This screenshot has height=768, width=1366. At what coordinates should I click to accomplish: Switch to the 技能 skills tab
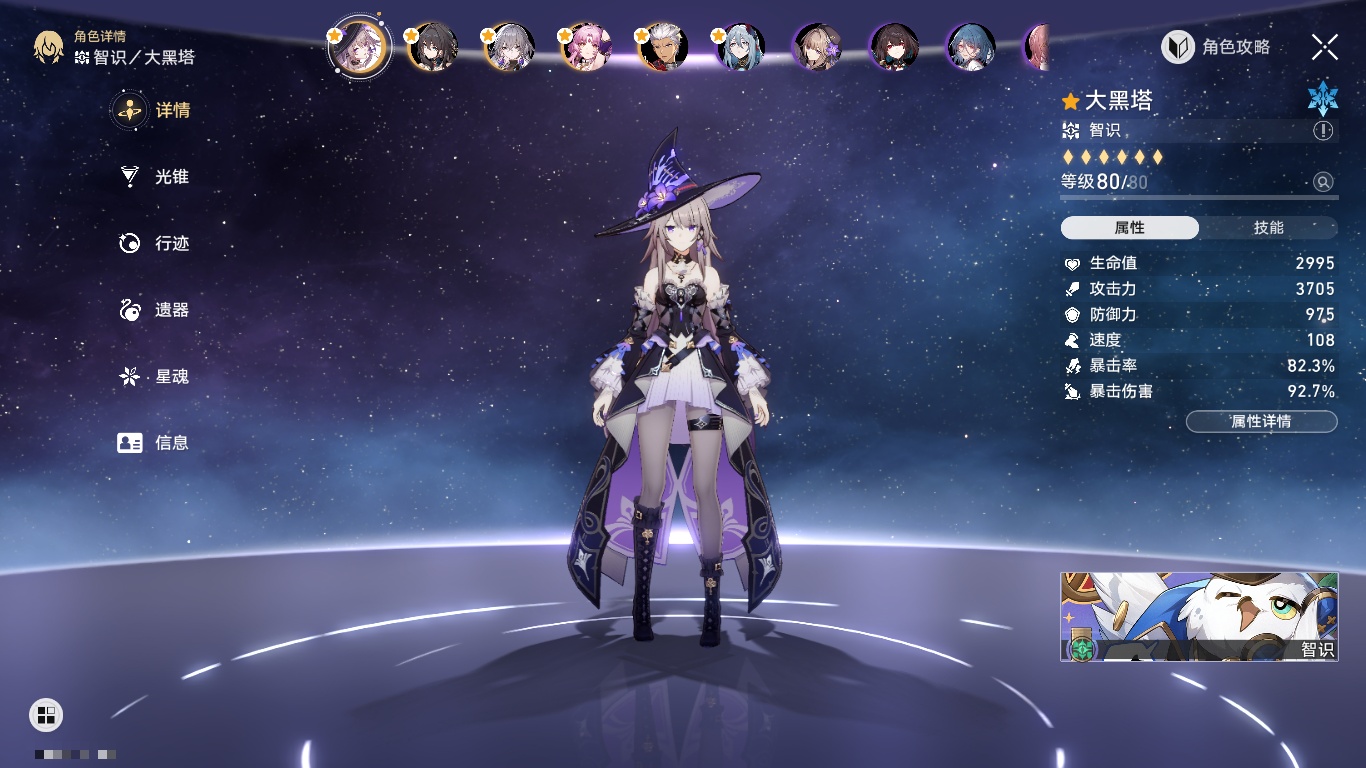[x=1268, y=228]
